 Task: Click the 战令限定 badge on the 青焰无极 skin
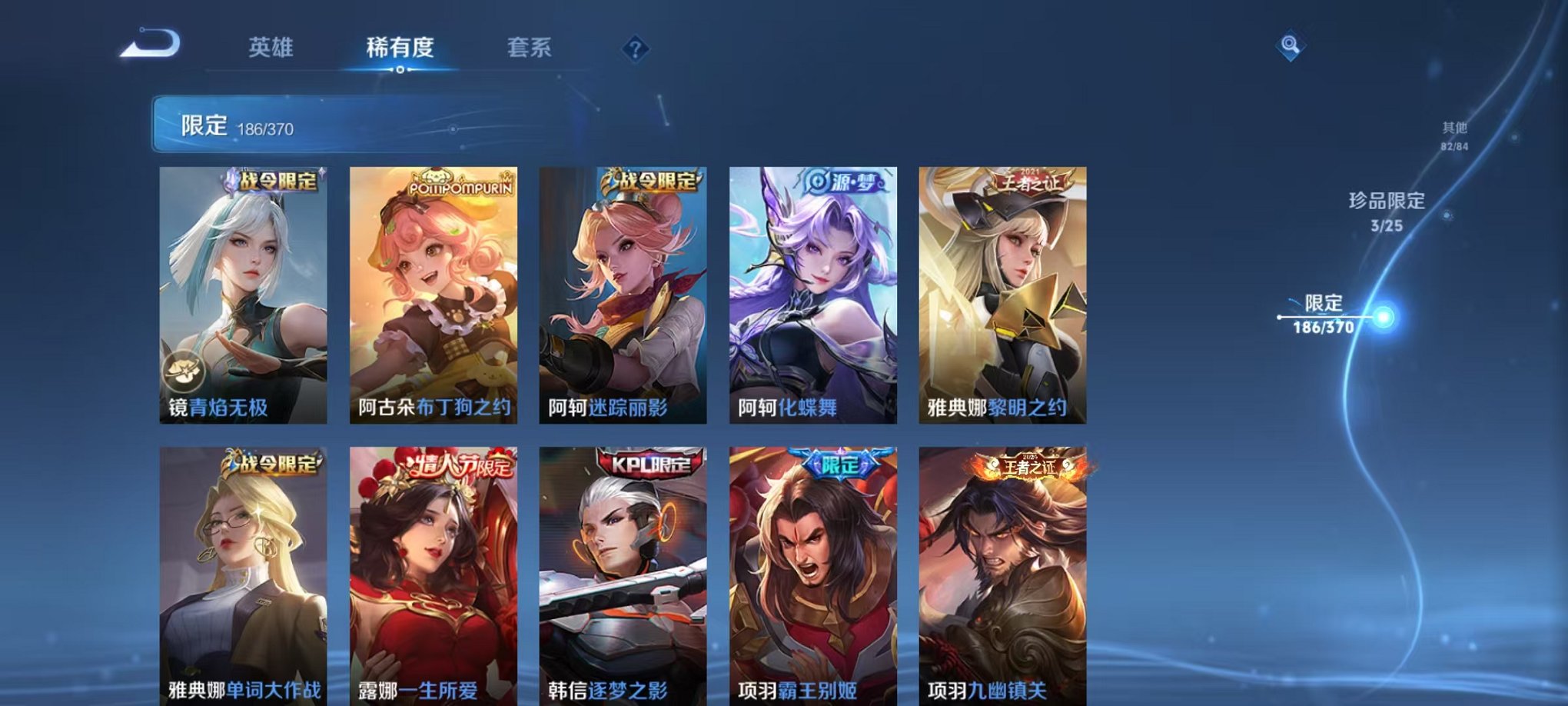pos(275,181)
